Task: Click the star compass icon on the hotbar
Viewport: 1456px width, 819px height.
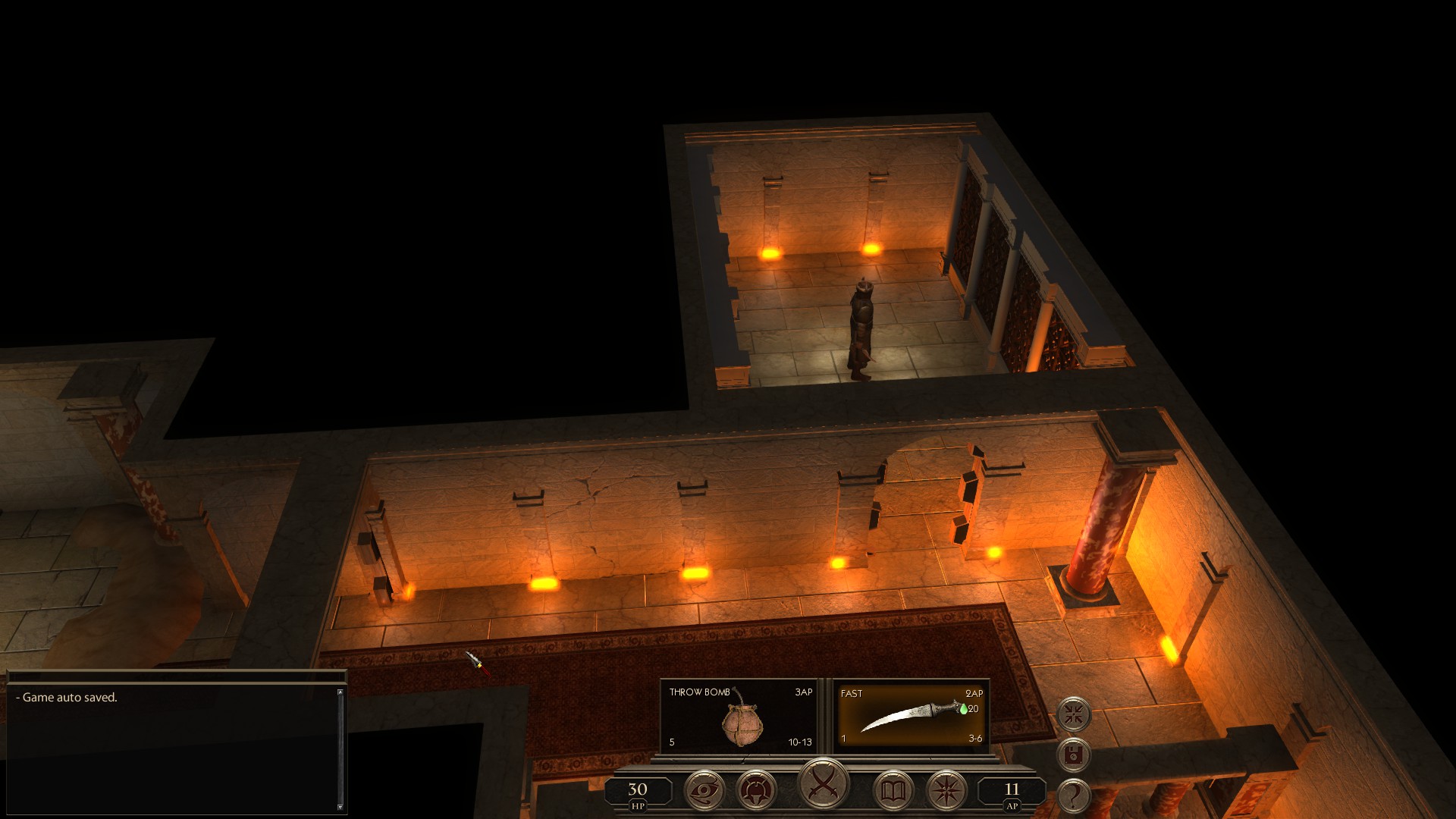Action: (x=947, y=790)
